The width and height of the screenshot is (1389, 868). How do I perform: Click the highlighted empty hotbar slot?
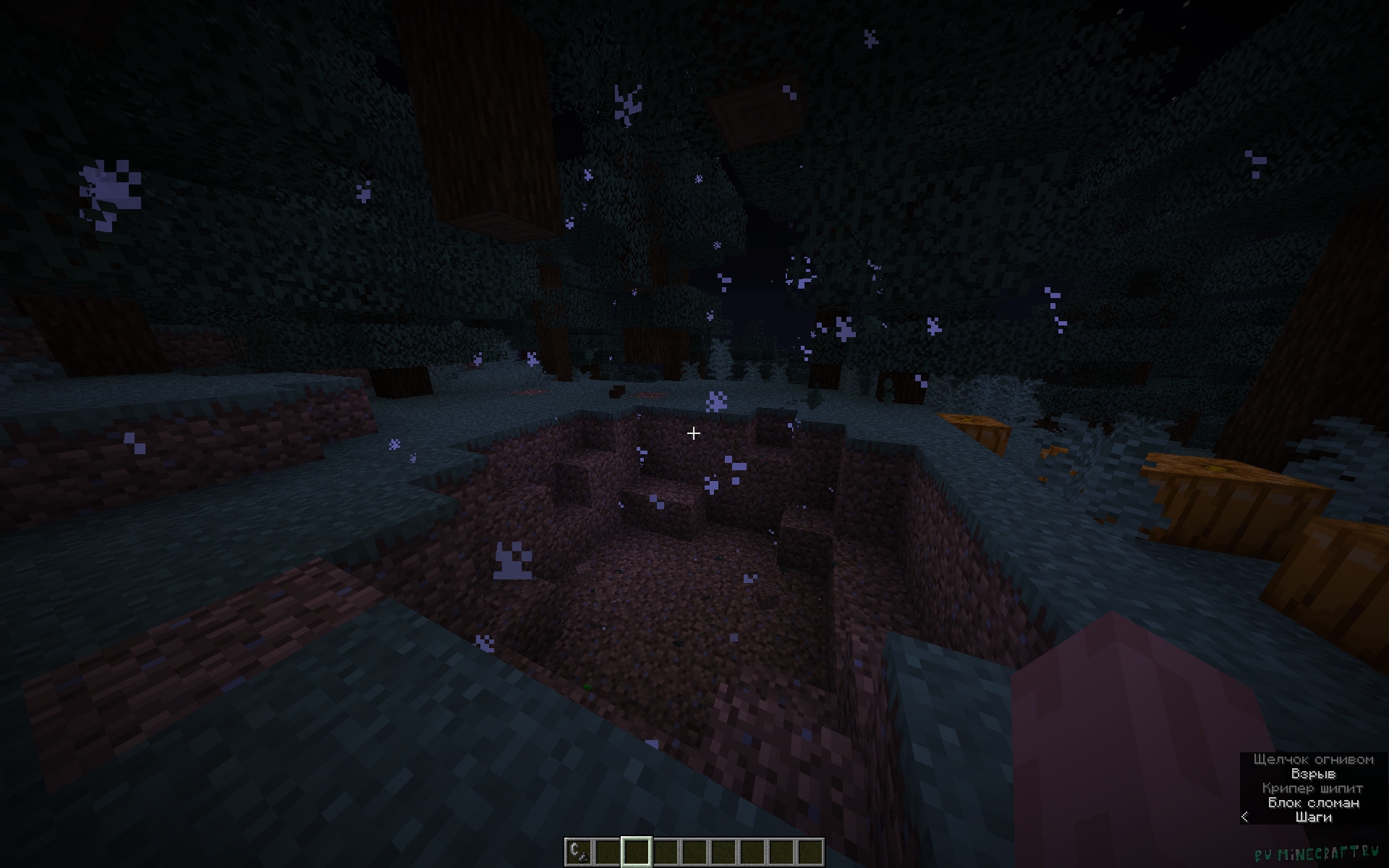pyautogui.click(x=636, y=851)
